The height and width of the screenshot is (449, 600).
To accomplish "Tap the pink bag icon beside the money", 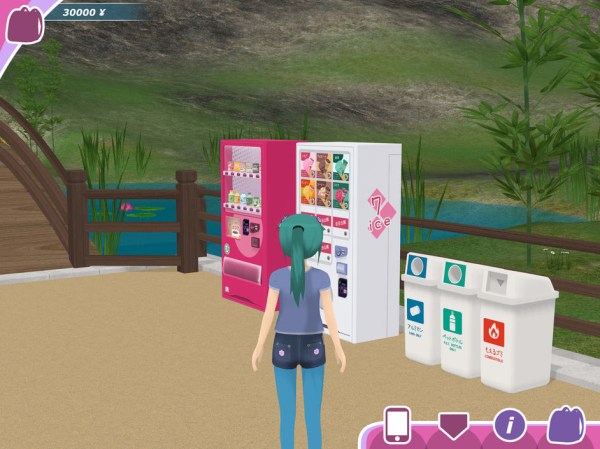I will (24, 23).
